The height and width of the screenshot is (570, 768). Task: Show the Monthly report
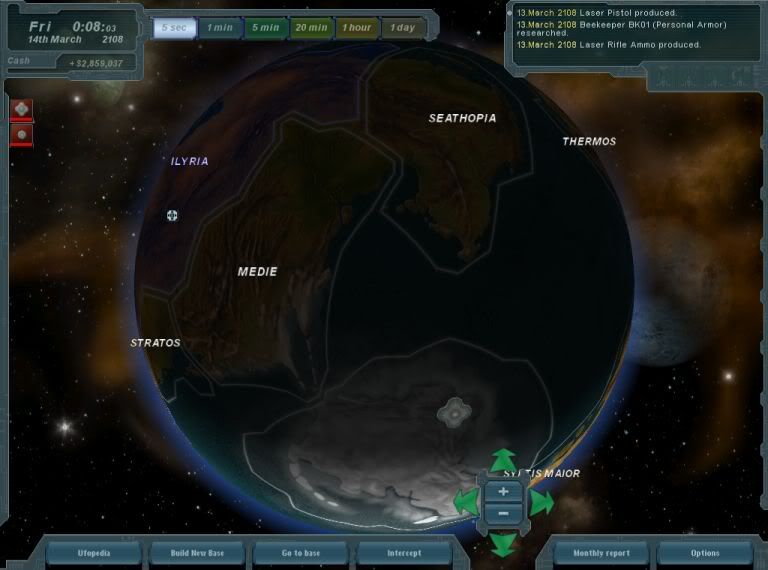pos(601,553)
